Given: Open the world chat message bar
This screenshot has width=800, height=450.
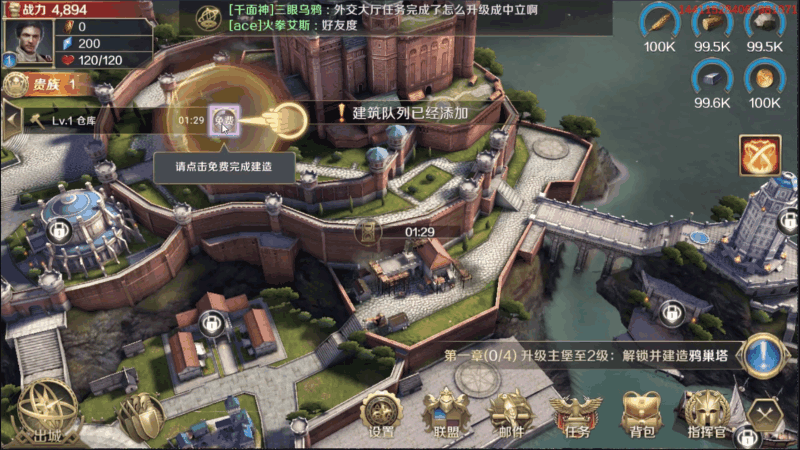Looking at the screenshot, I should (x=400, y=17).
